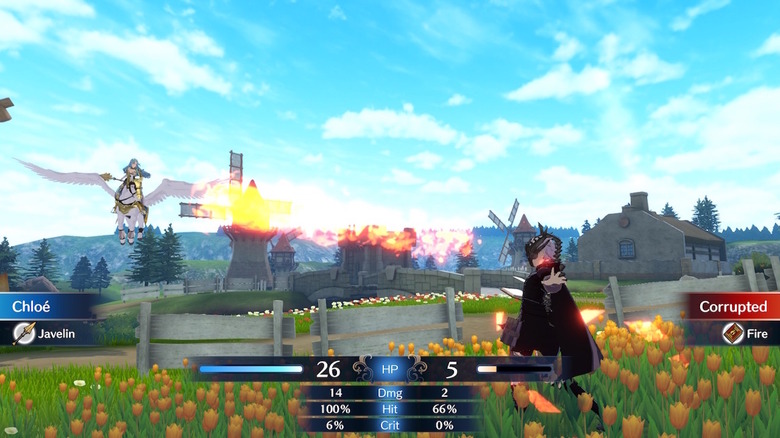
Task: Click the Javelin weapon icon
Action: pyautogui.click(x=24, y=333)
